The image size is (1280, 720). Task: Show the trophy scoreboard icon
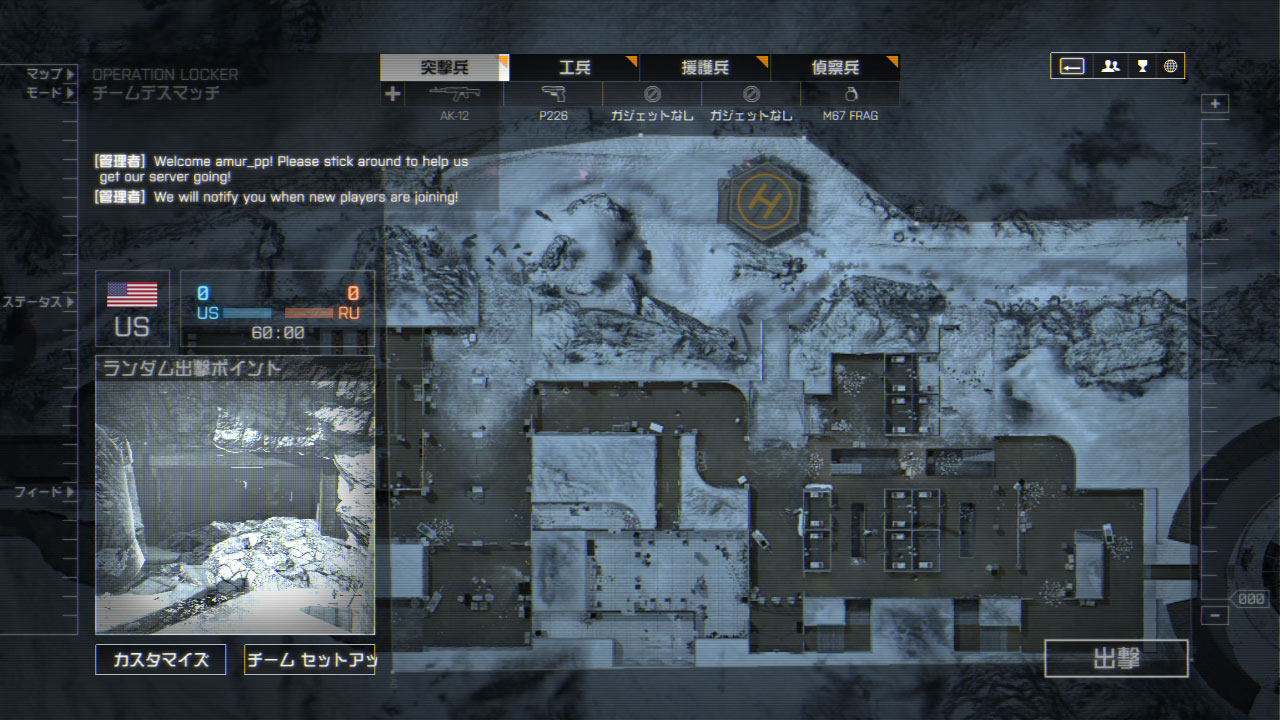pos(1142,67)
